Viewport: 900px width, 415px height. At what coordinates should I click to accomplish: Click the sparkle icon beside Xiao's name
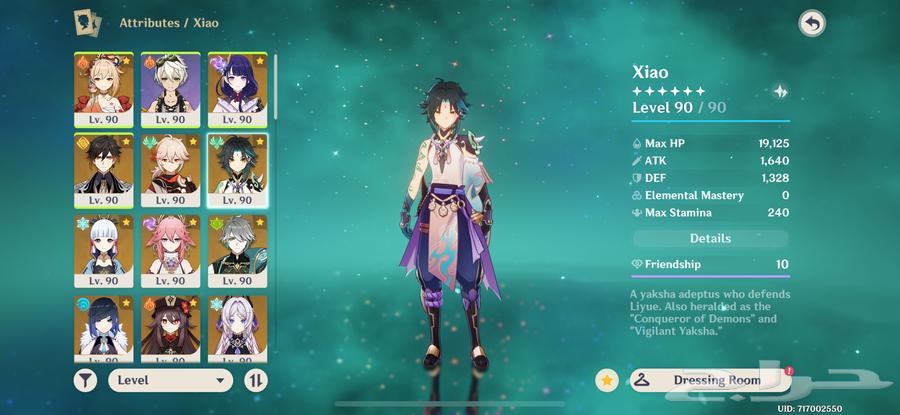pyautogui.click(x=780, y=91)
